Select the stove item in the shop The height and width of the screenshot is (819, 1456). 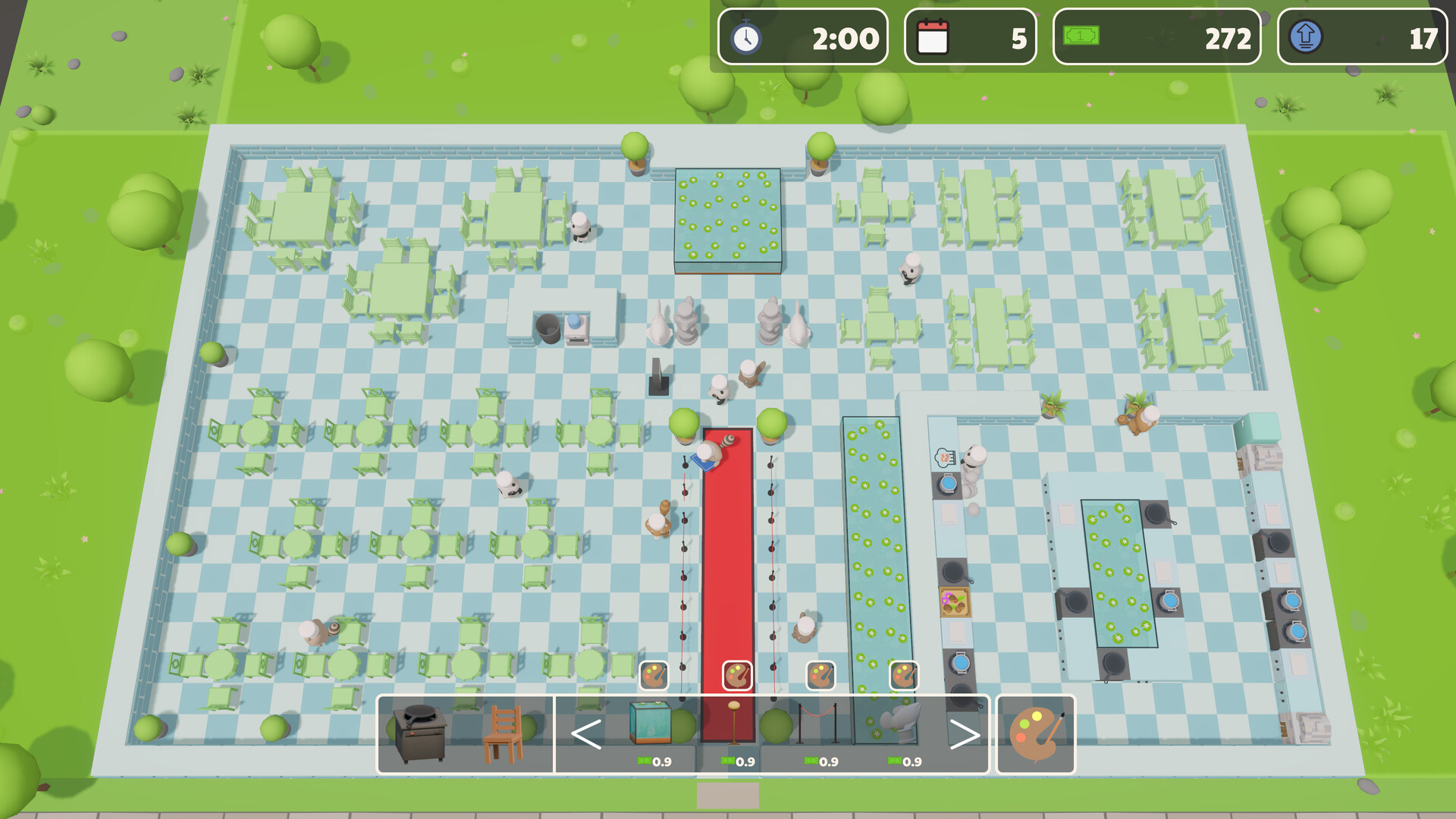(x=422, y=734)
